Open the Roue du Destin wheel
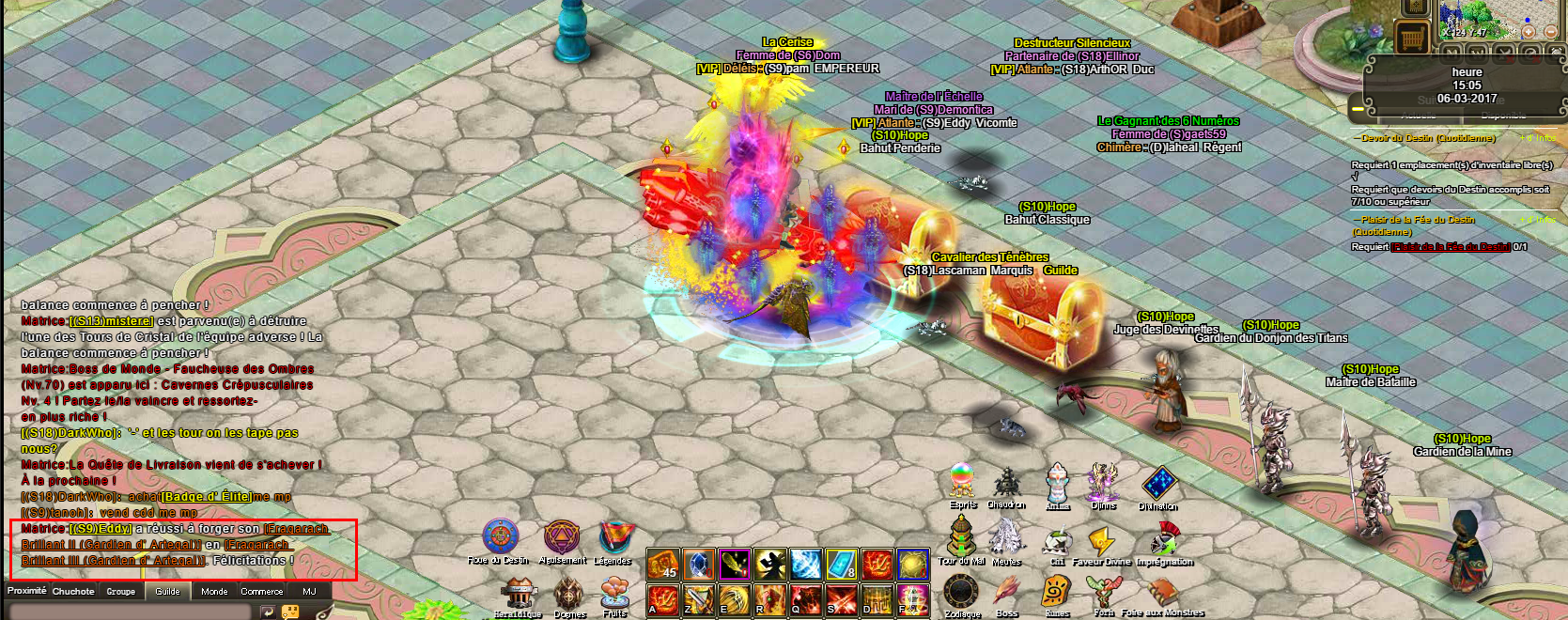Viewport: 1568px width, 620px height. 500,538
